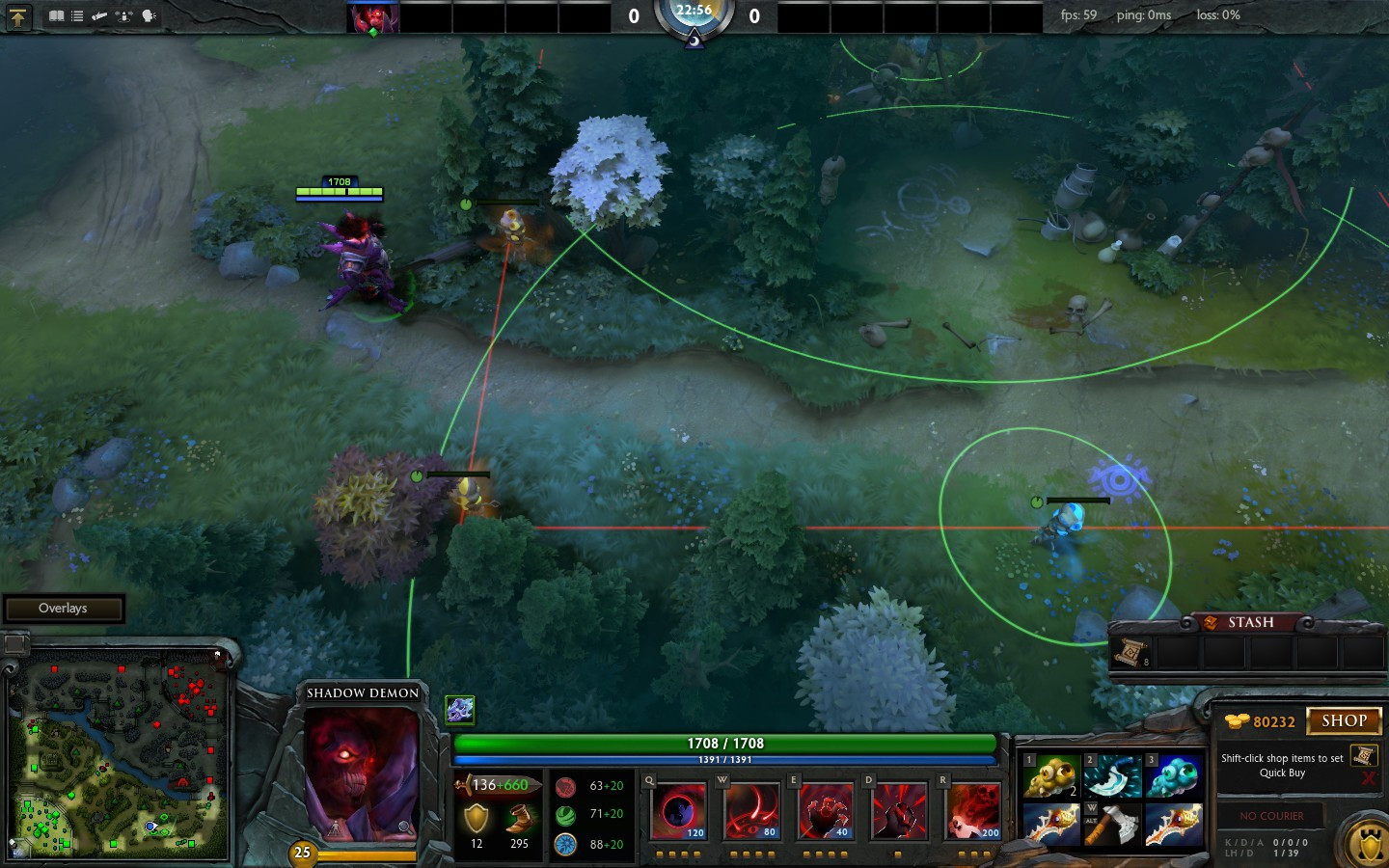Image resolution: width=1389 pixels, height=868 pixels.
Task: Select the teal Sentry Ward item slot
Action: coord(1174,776)
